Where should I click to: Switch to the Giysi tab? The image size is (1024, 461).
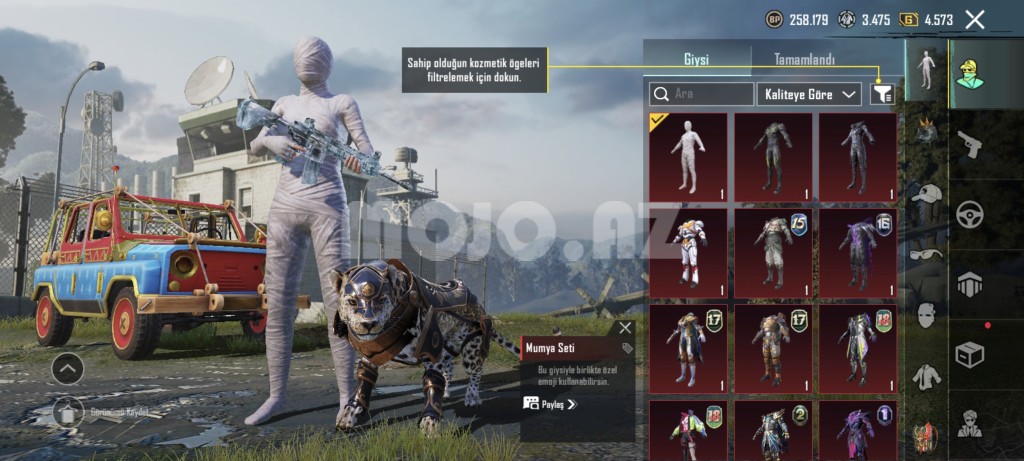(x=696, y=60)
